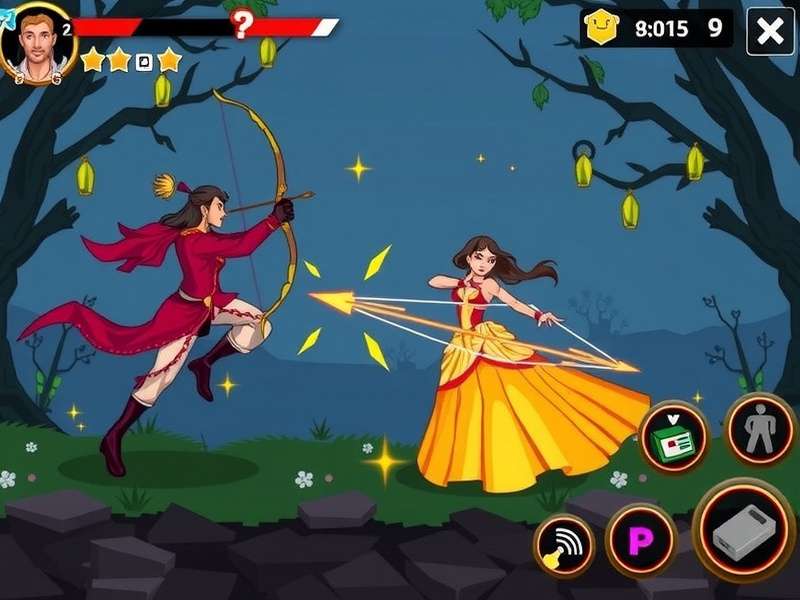Close the battle with the X button
The height and width of the screenshot is (600, 800).
[x=771, y=31]
